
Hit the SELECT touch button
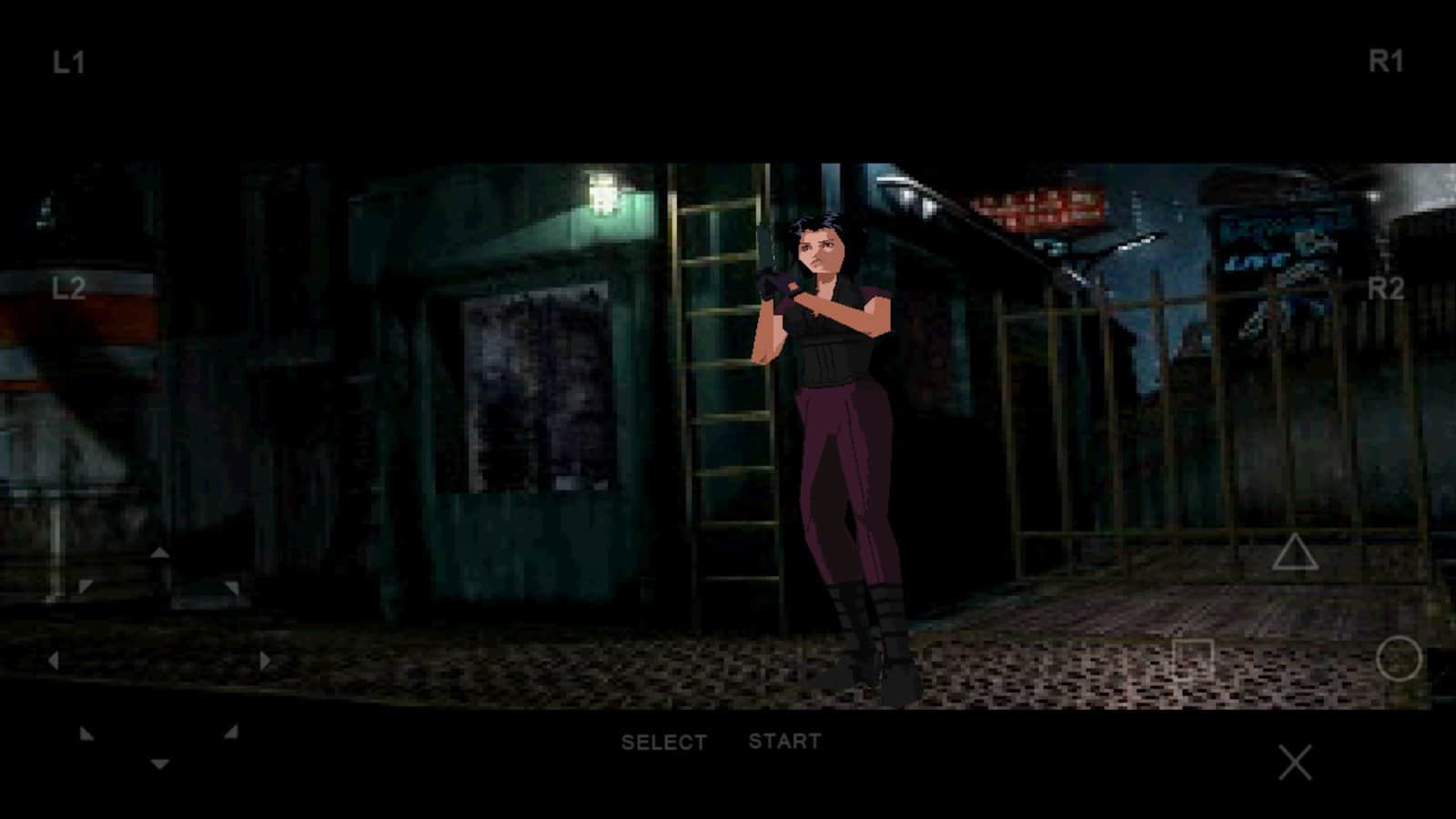663,743
